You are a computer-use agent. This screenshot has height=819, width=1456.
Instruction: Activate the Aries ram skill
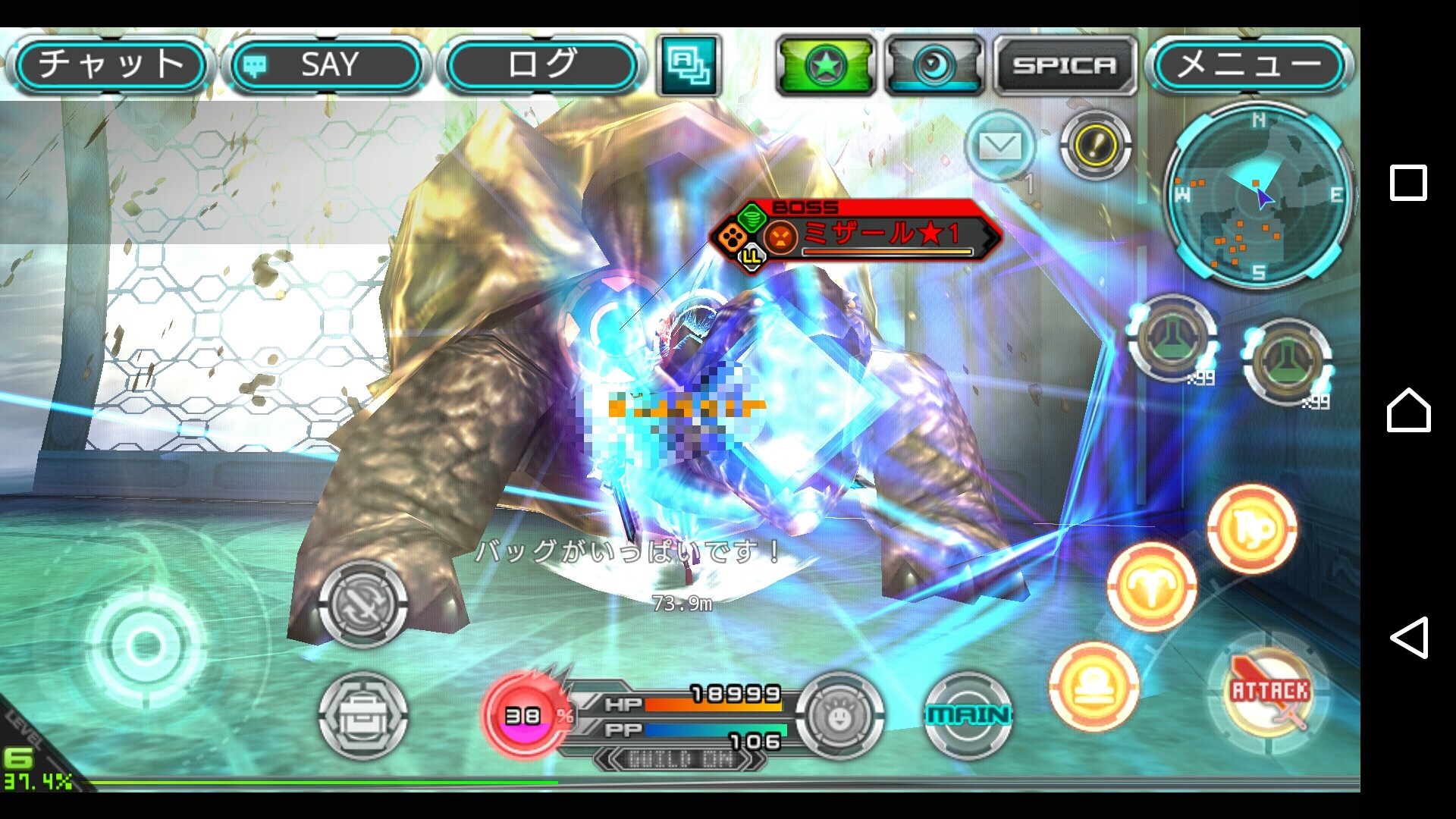[x=1151, y=586]
